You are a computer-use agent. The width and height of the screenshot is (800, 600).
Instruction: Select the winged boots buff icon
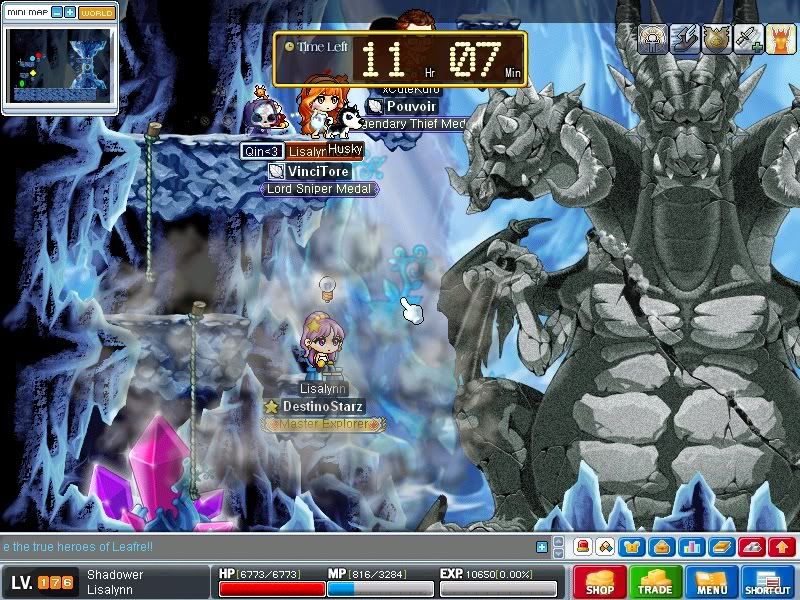pos(684,38)
